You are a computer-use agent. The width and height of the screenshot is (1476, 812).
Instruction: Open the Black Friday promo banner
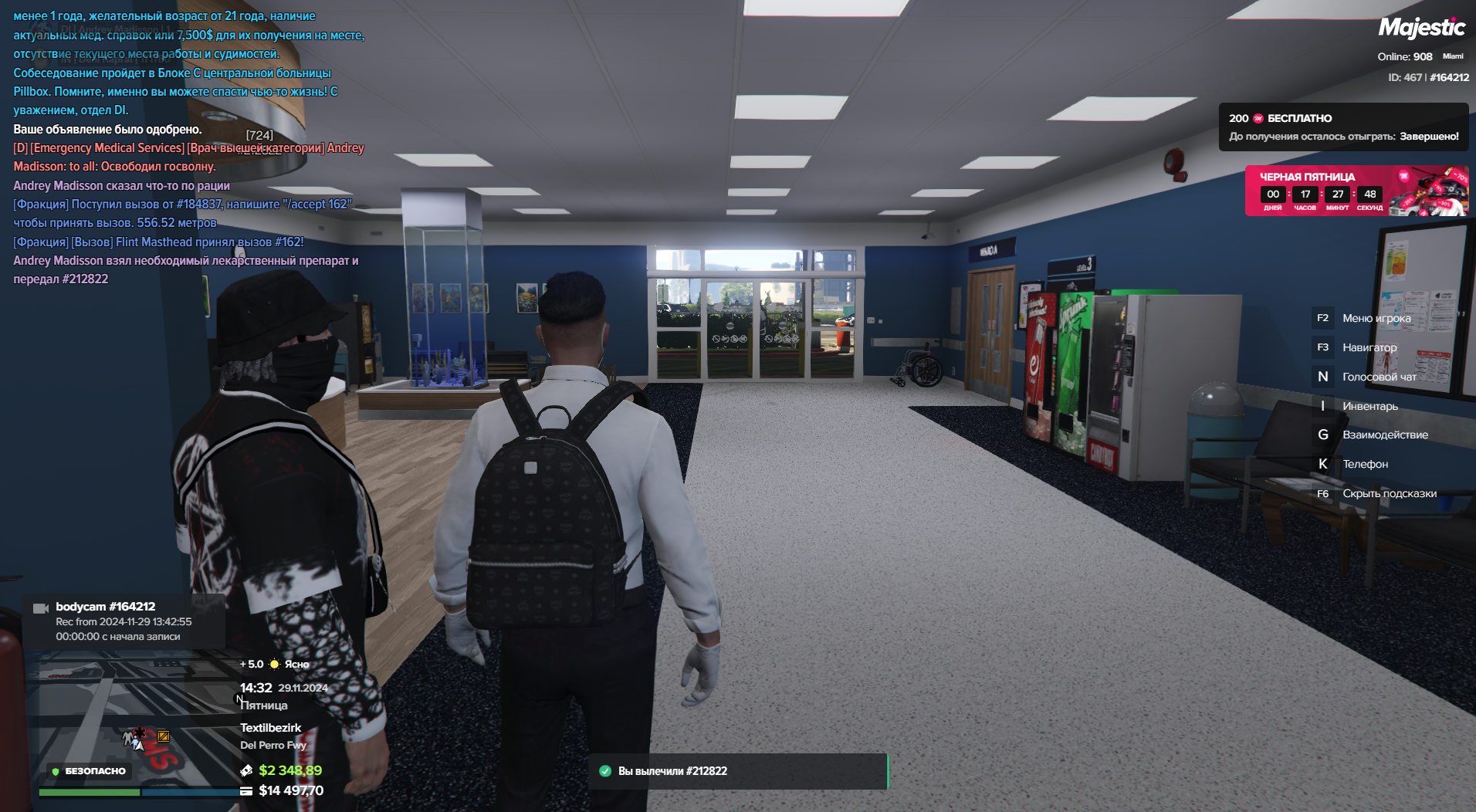[x=1356, y=190]
